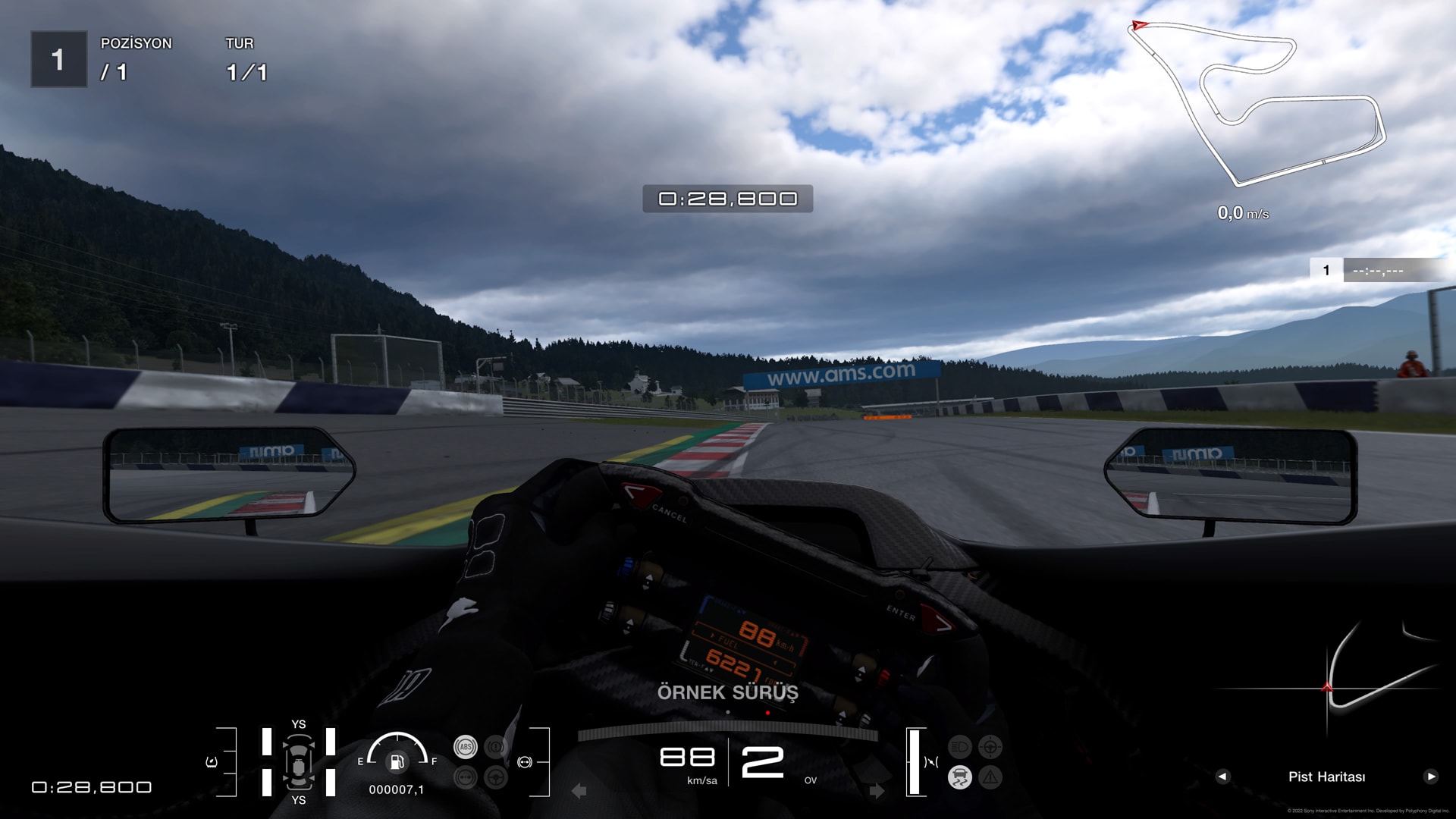Viewport: 1456px width, 819px height.
Task: Click the right turn signal arrow
Action: coord(877,791)
